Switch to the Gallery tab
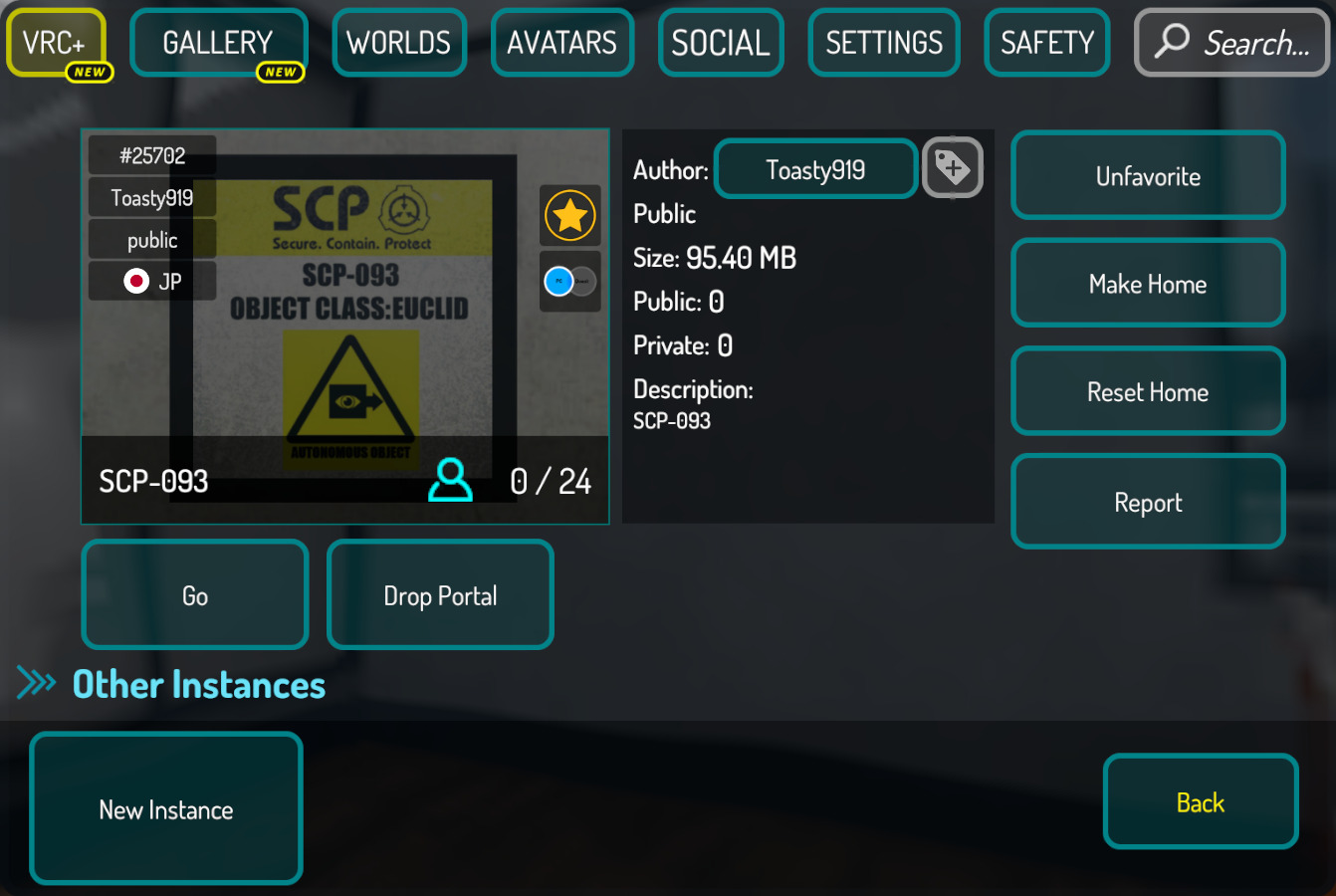1336x896 pixels. pos(218,43)
